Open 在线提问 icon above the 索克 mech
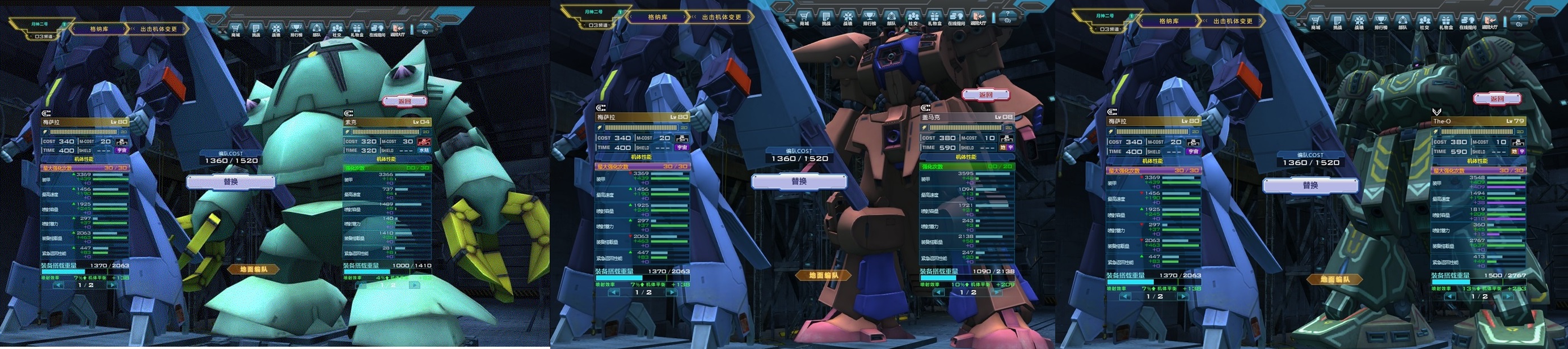 pos(377,29)
